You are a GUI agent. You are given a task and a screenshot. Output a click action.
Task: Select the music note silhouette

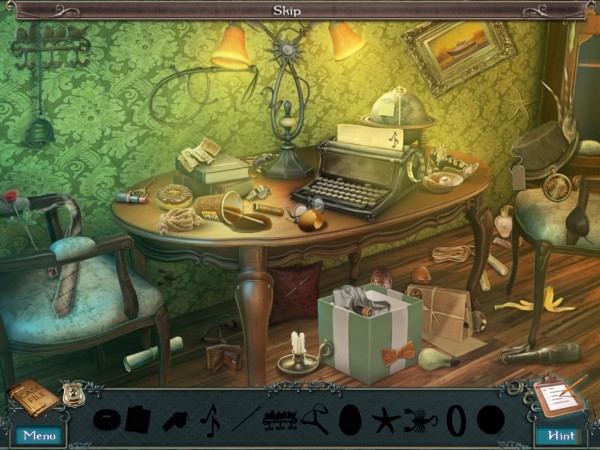(211, 418)
